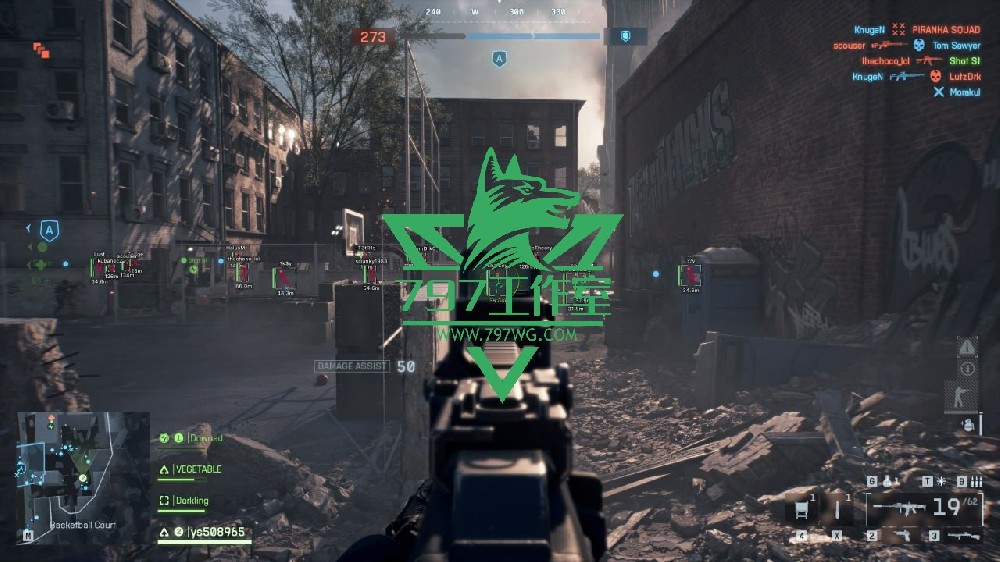The height and width of the screenshot is (562, 1000).
Task: Choose the ys508965 squad entry
Action: (210, 532)
